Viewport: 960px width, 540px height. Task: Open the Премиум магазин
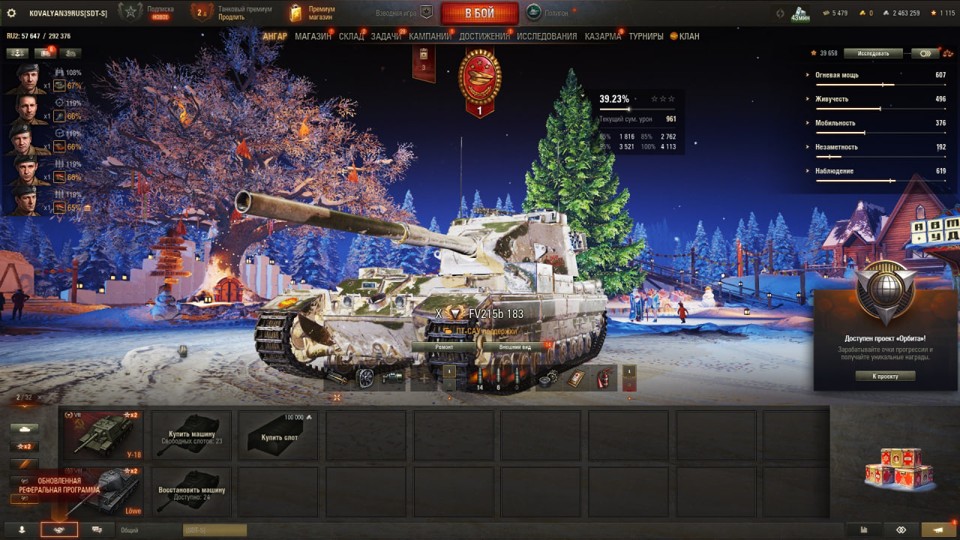coord(313,13)
